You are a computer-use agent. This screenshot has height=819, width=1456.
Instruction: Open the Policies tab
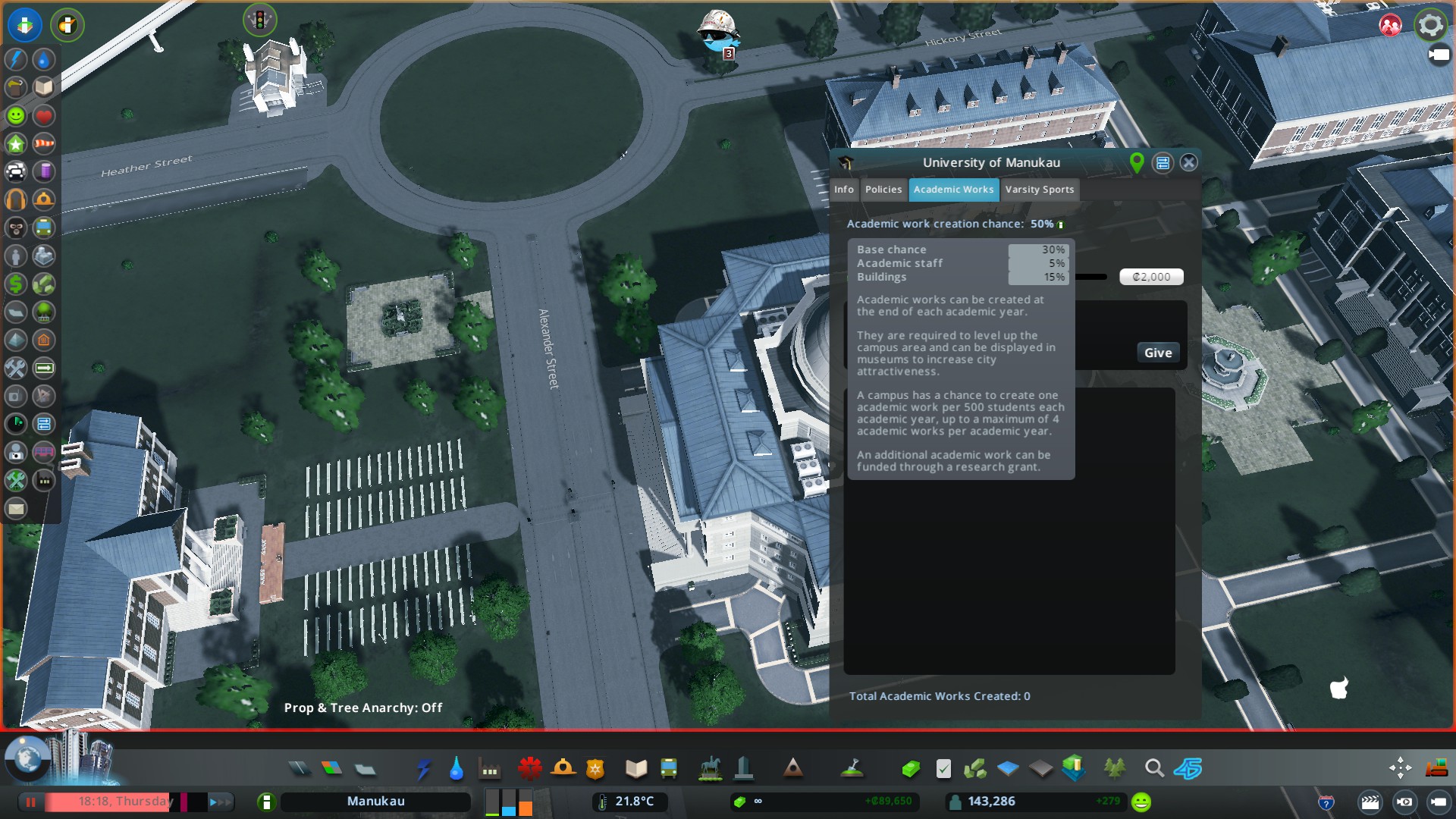point(883,190)
